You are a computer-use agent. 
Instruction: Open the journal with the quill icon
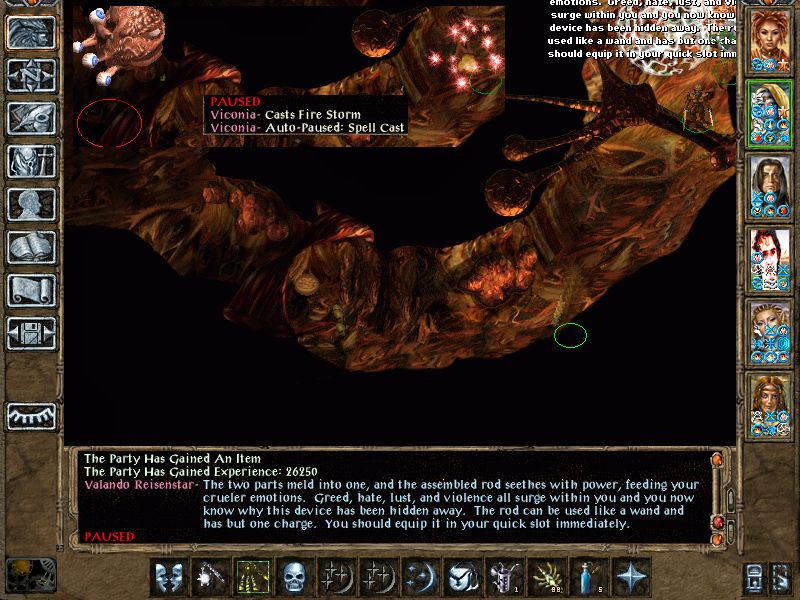pyautogui.click(x=32, y=118)
